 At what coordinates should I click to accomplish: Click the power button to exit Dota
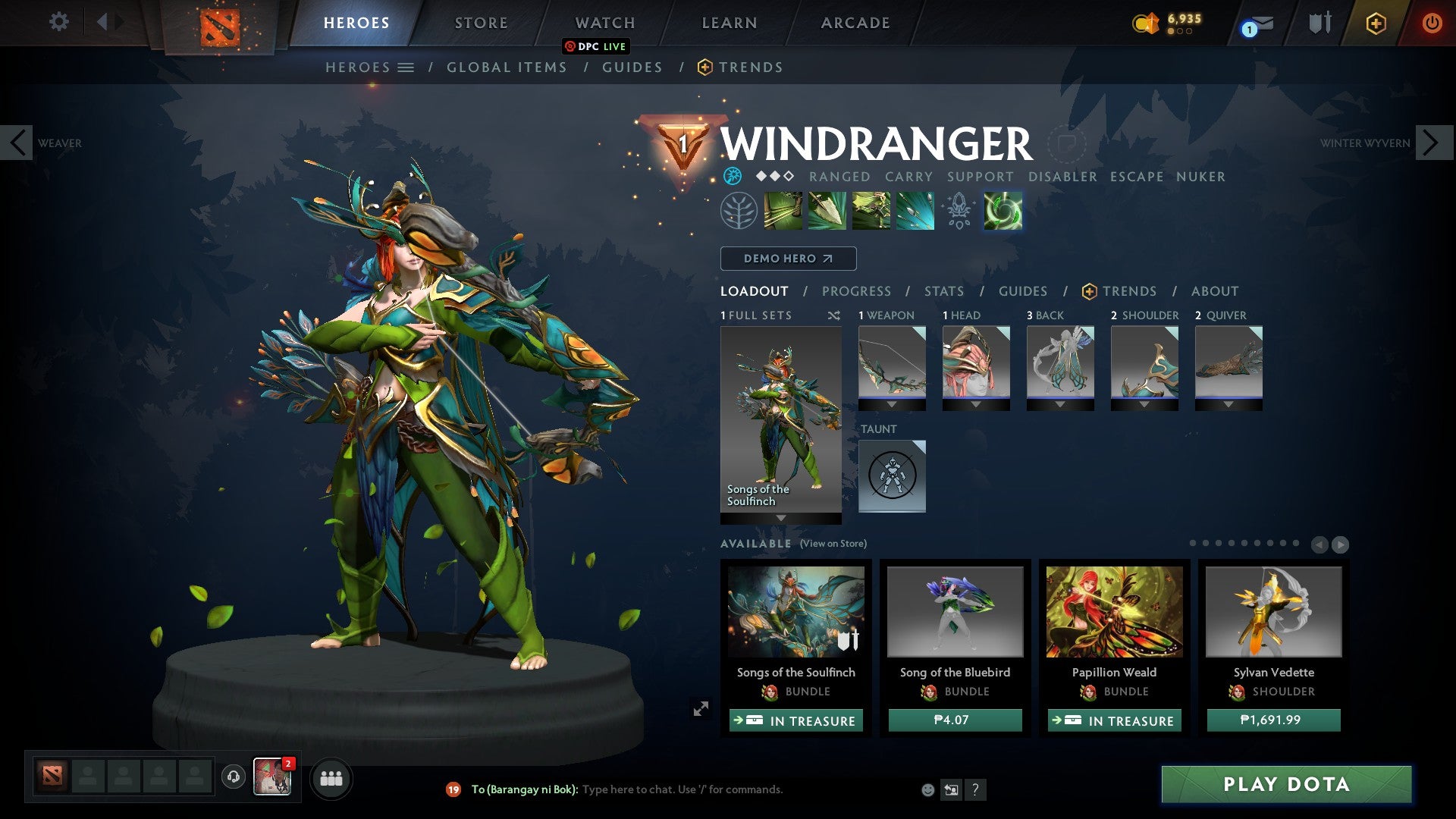coord(1432,23)
